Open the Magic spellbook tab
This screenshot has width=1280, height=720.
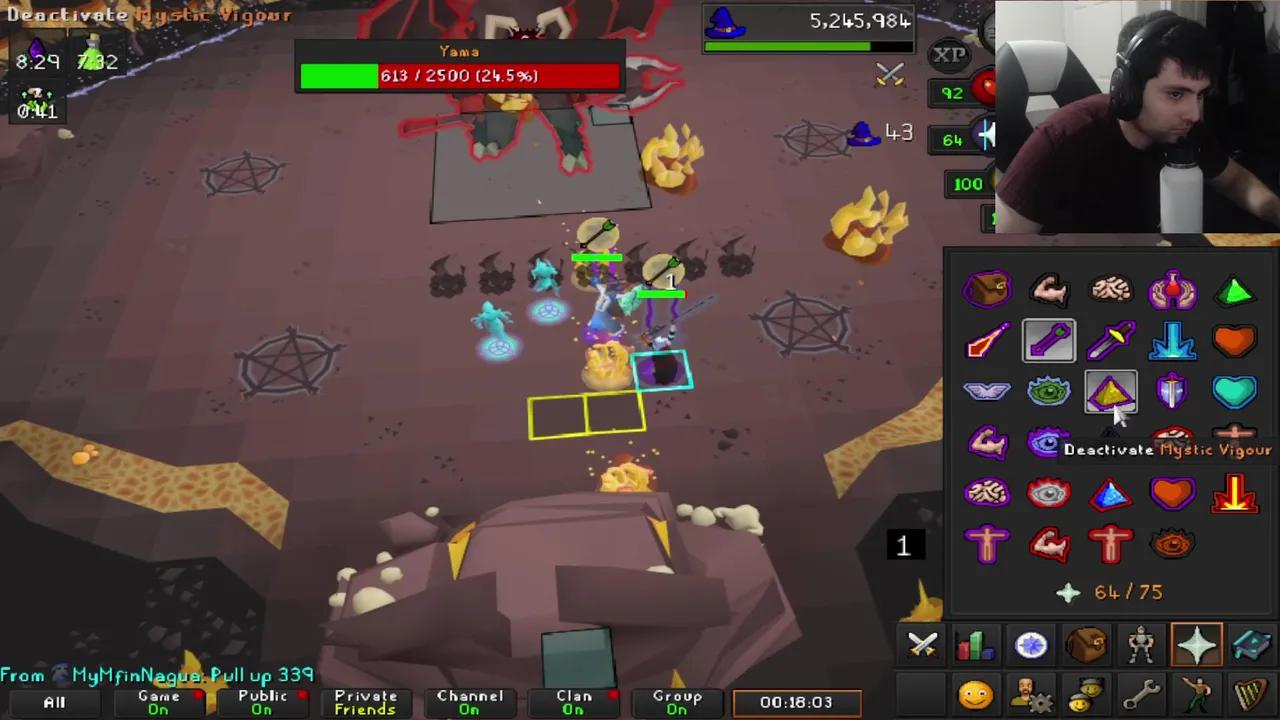pos(1252,645)
